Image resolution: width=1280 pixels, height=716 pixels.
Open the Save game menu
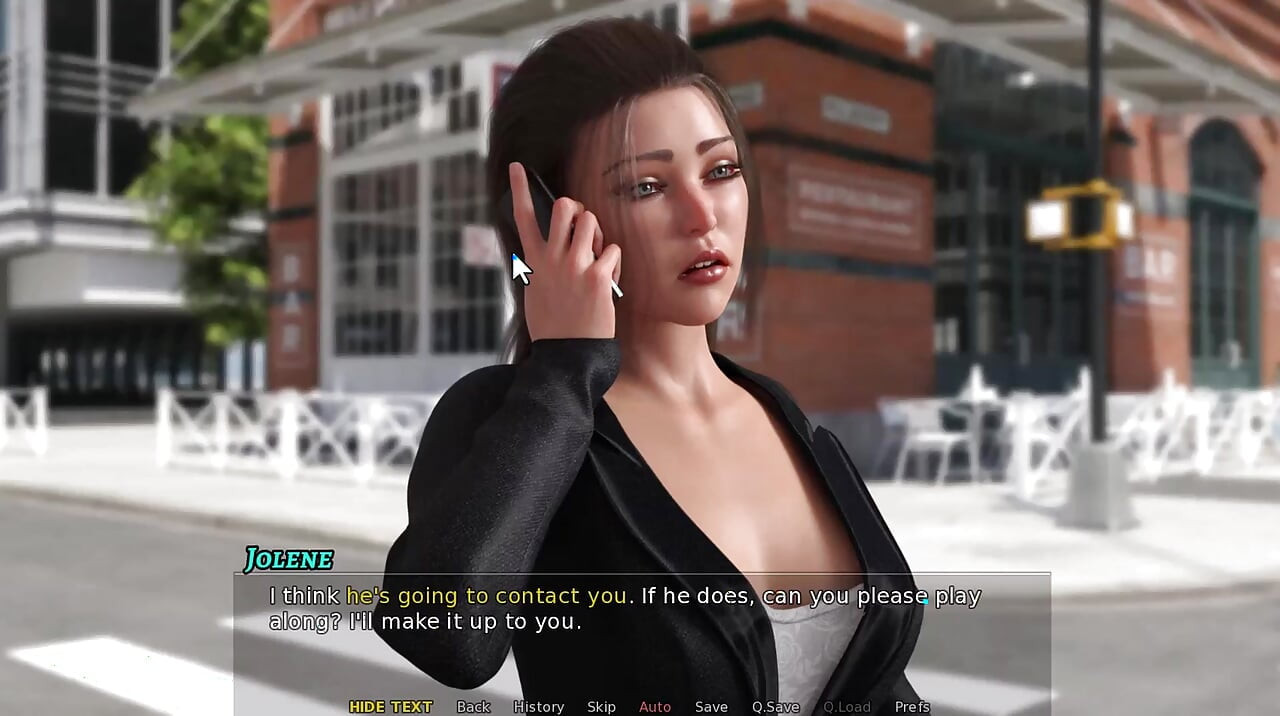[x=711, y=707]
